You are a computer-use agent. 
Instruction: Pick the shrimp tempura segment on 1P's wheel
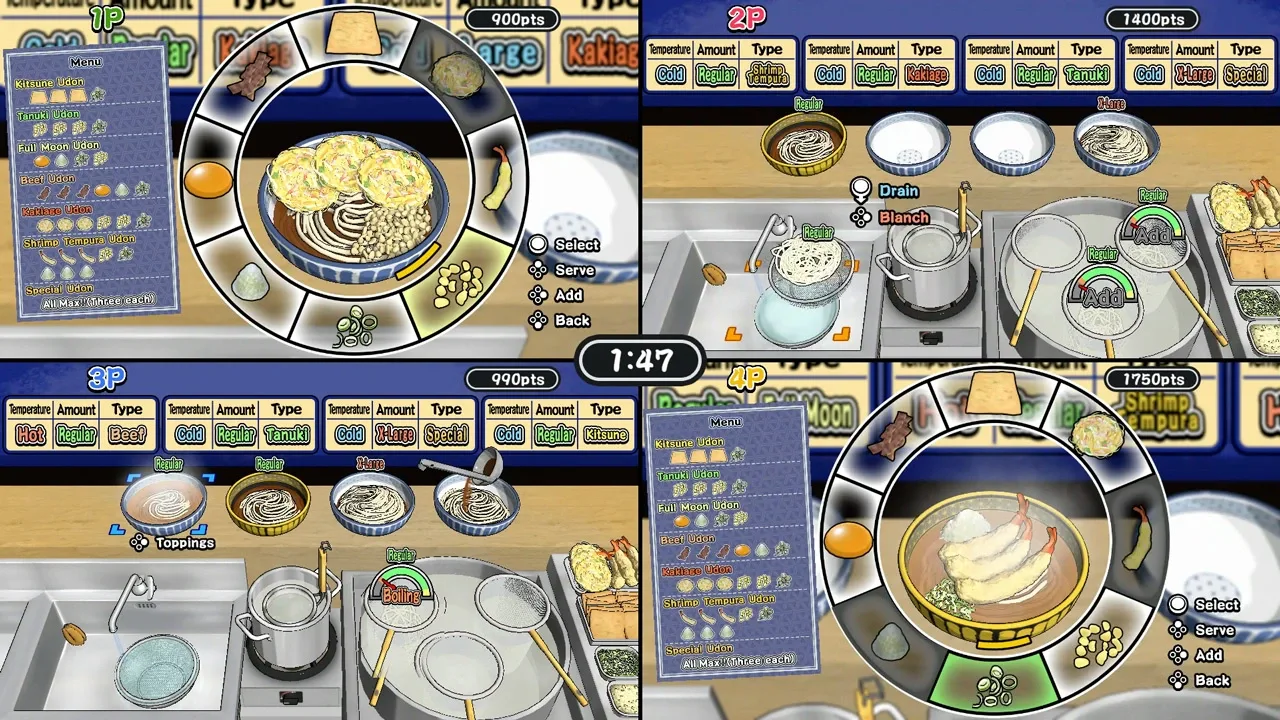pyautogui.click(x=499, y=177)
